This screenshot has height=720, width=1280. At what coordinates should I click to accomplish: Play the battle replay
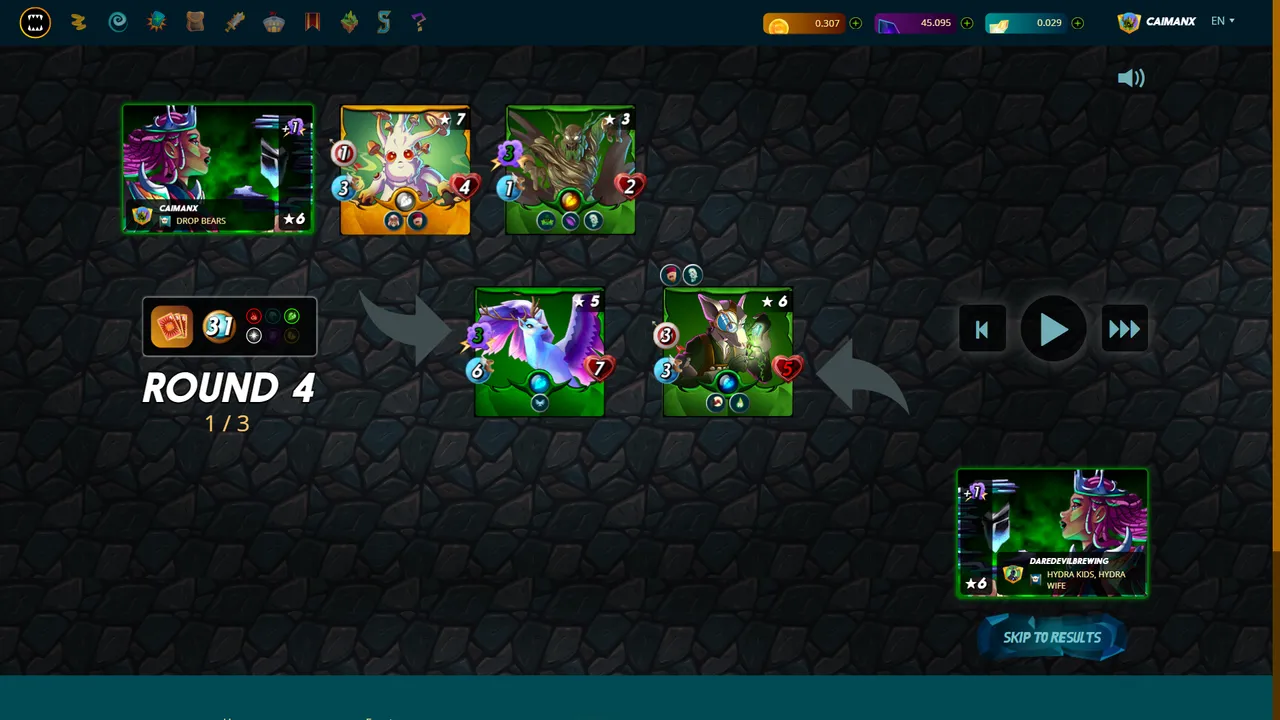tap(1053, 330)
